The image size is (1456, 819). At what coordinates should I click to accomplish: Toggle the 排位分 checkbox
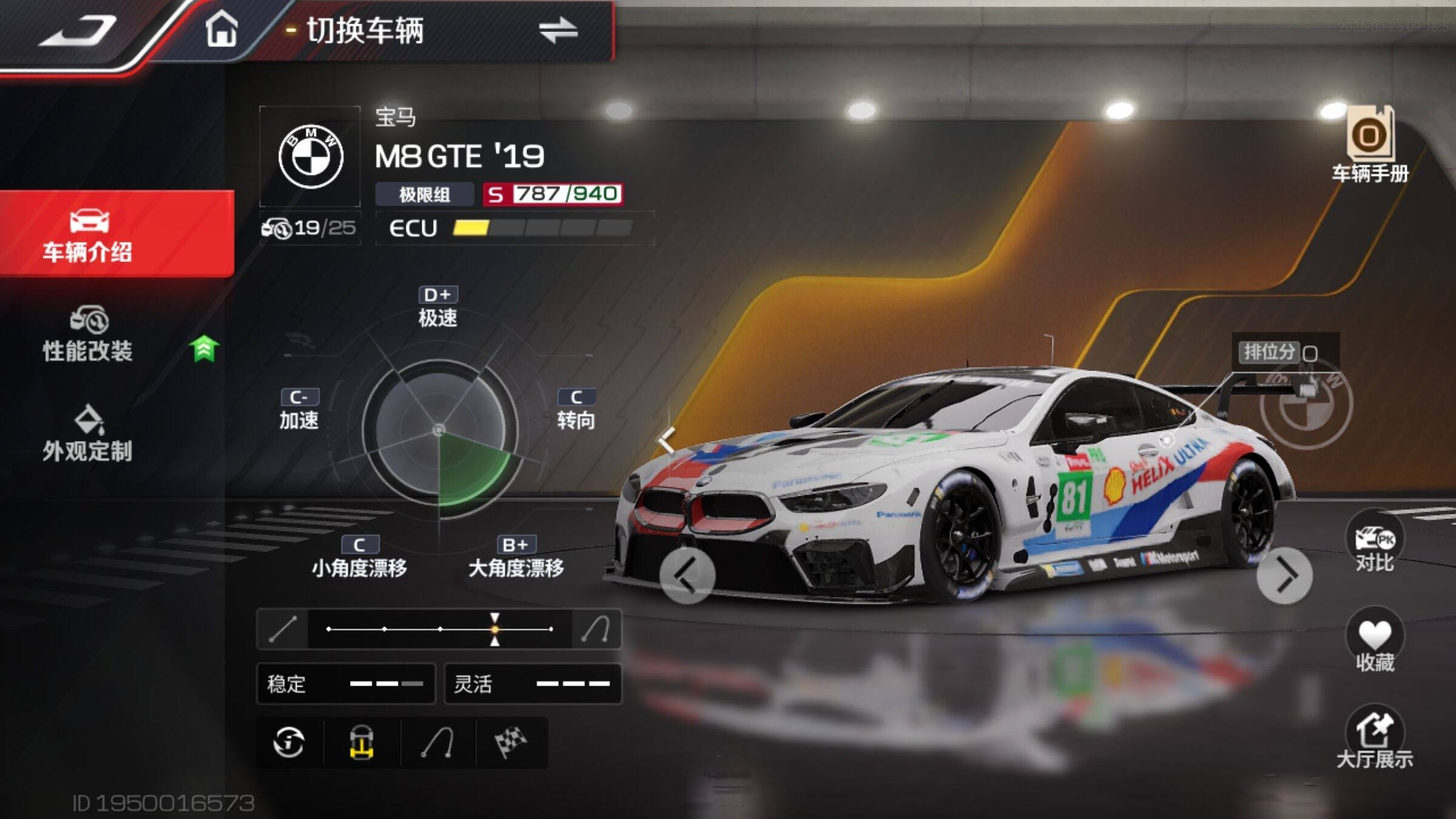pos(1310,354)
